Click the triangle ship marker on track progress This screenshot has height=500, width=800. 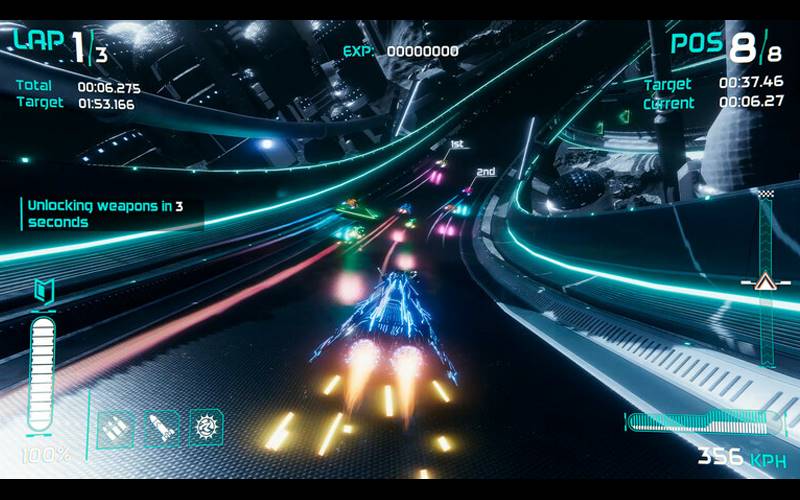[x=765, y=282]
